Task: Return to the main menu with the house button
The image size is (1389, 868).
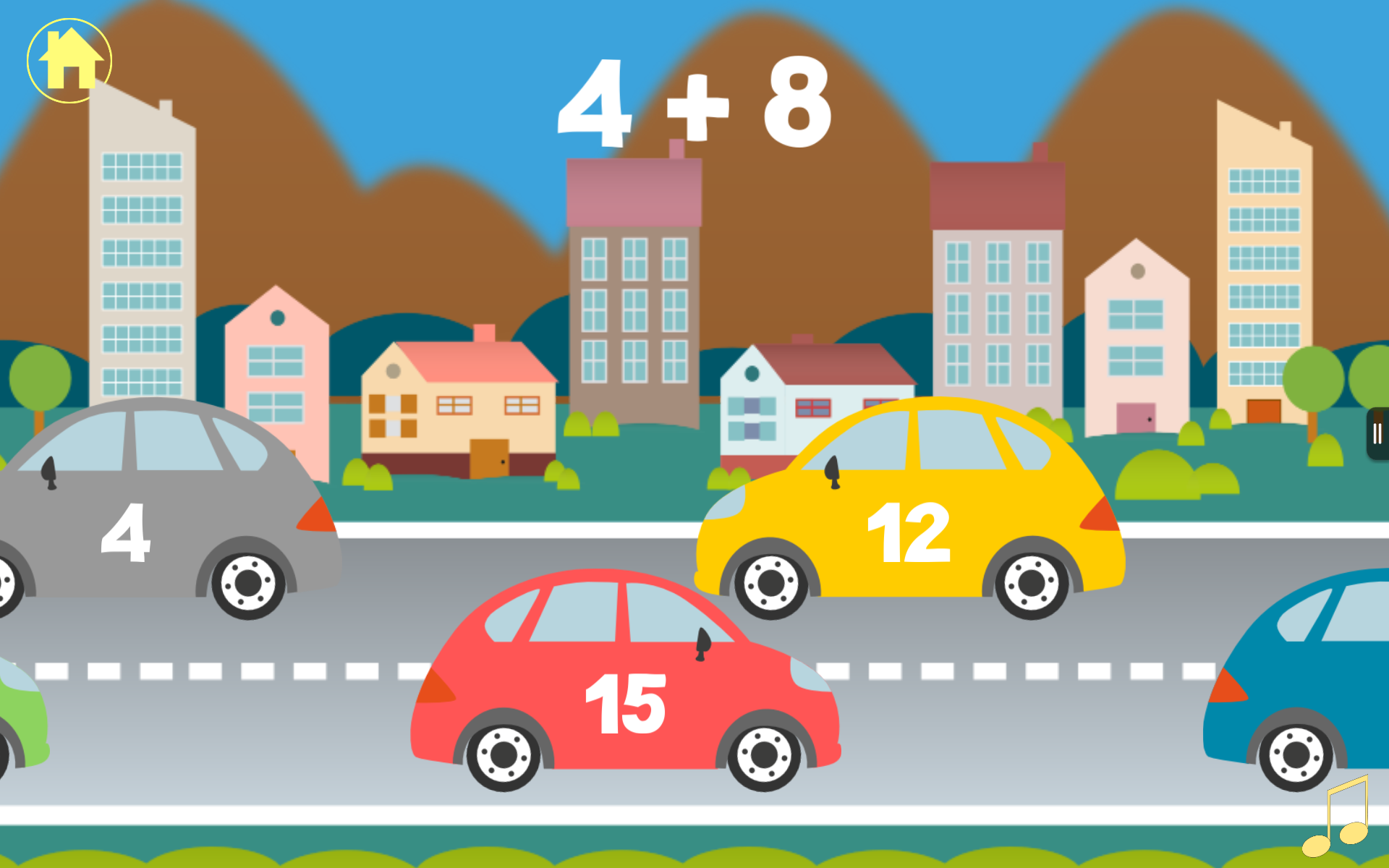Action: 69,61
